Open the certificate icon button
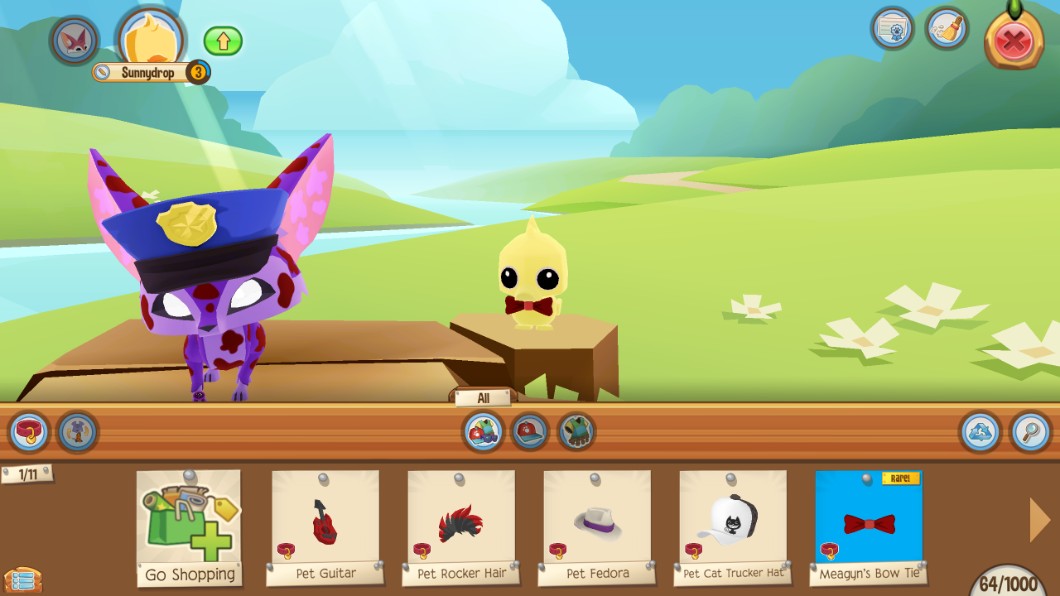The width and height of the screenshot is (1060, 596). pyautogui.click(x=892, y=29)
